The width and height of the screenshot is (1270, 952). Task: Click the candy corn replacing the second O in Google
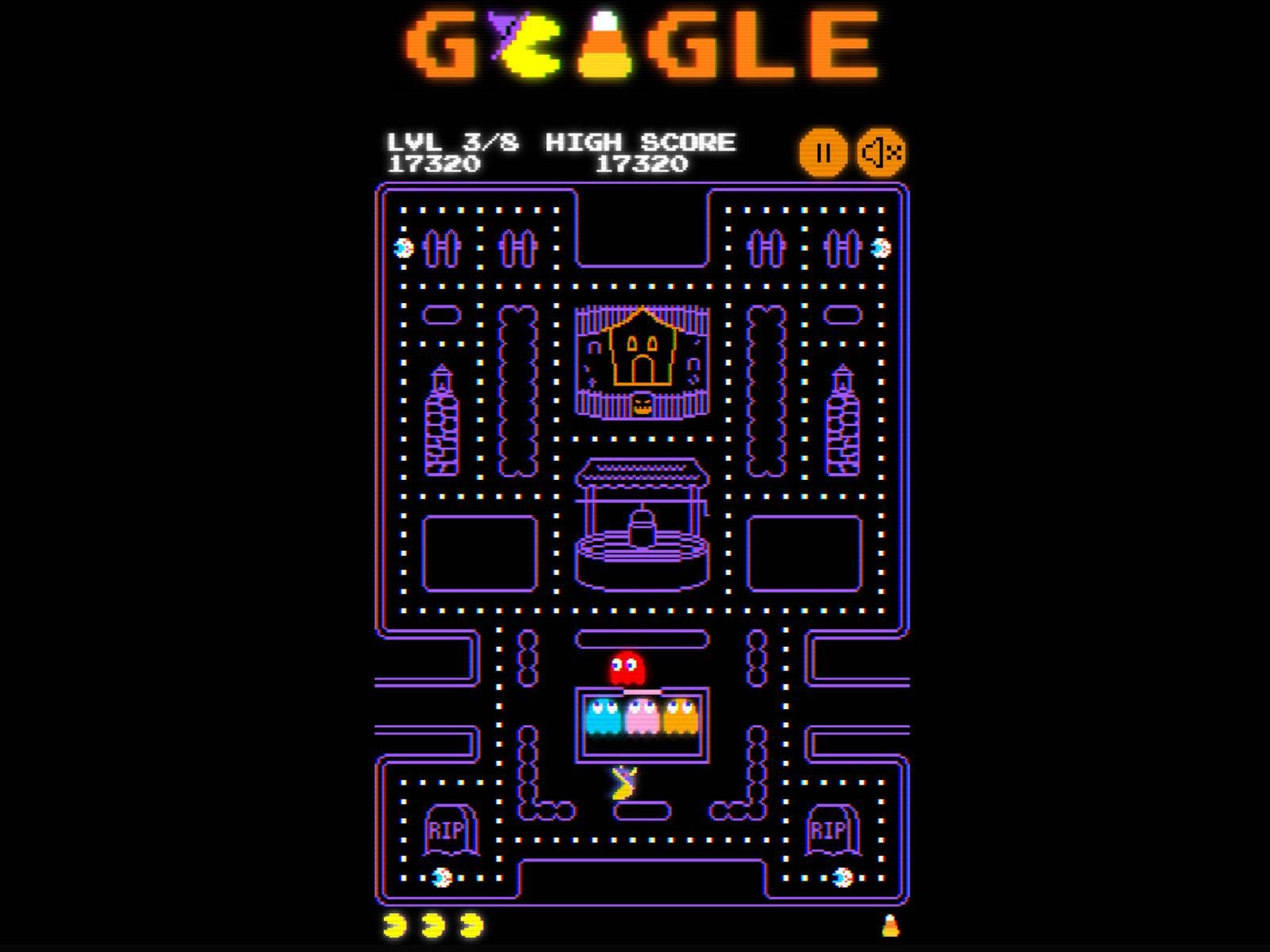coord(605,46)
